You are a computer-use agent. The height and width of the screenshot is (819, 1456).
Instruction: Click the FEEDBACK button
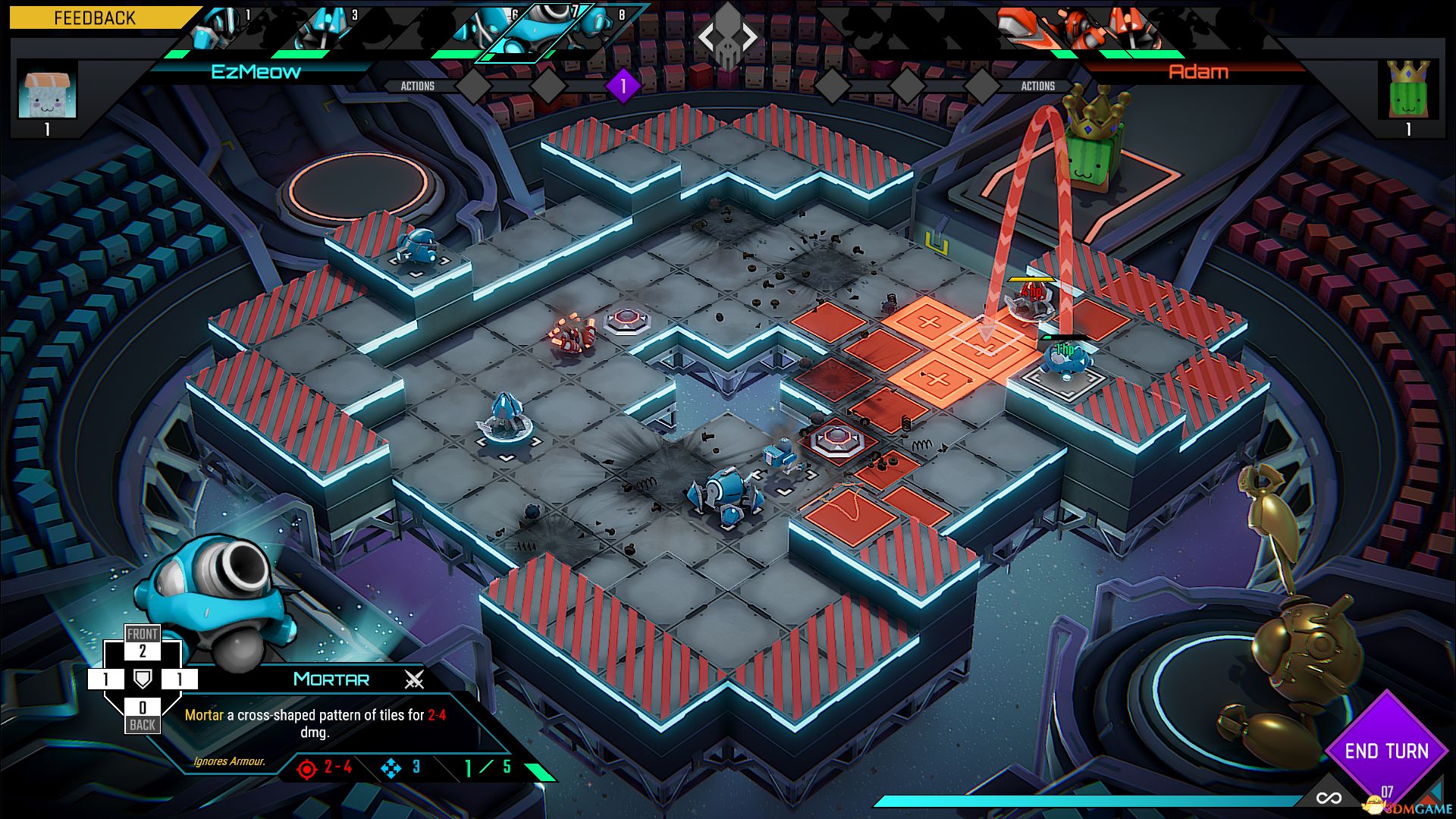pos(94,18)
